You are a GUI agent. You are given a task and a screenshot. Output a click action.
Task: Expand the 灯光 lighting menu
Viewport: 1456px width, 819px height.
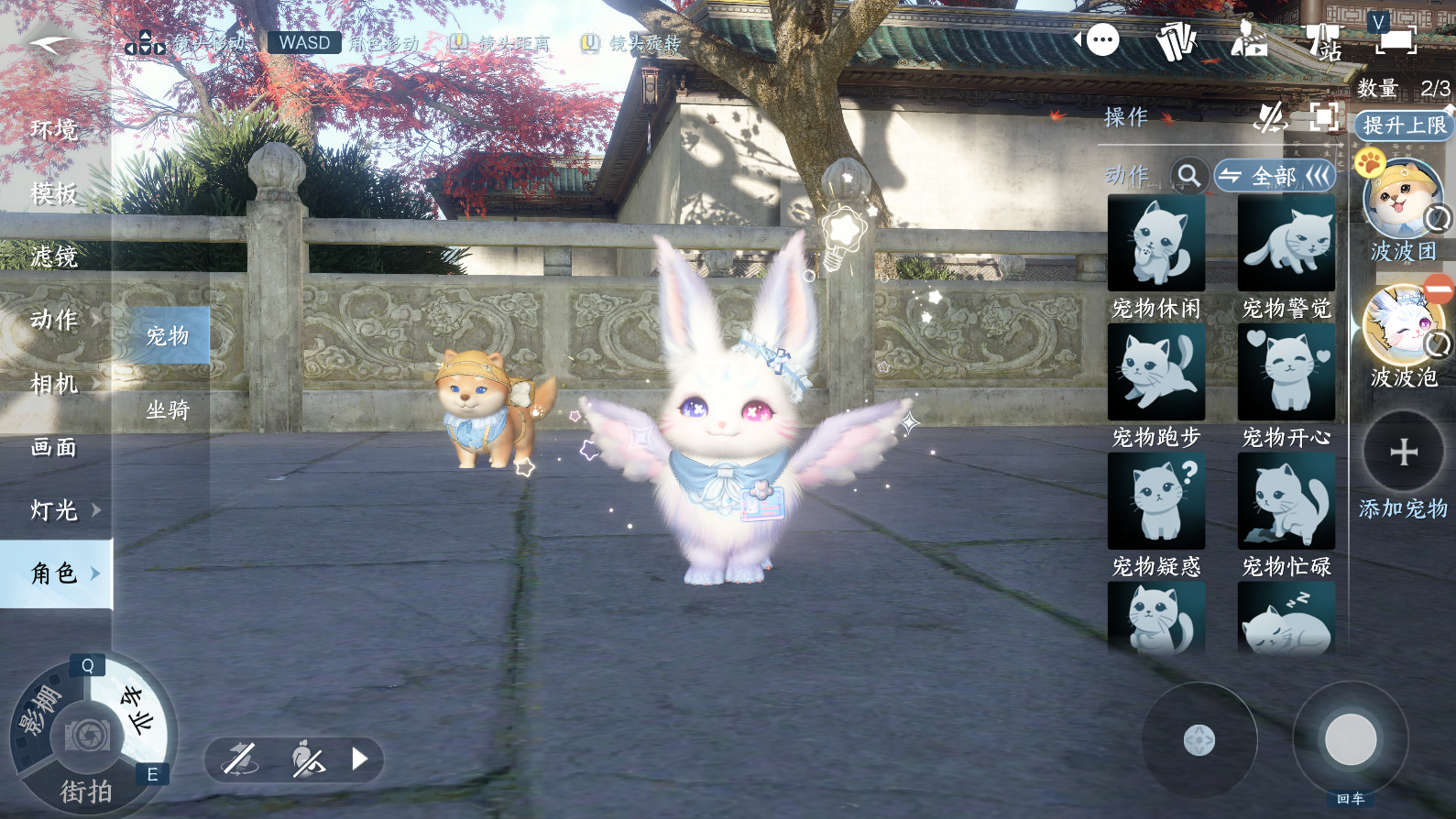tap(55, 509)
